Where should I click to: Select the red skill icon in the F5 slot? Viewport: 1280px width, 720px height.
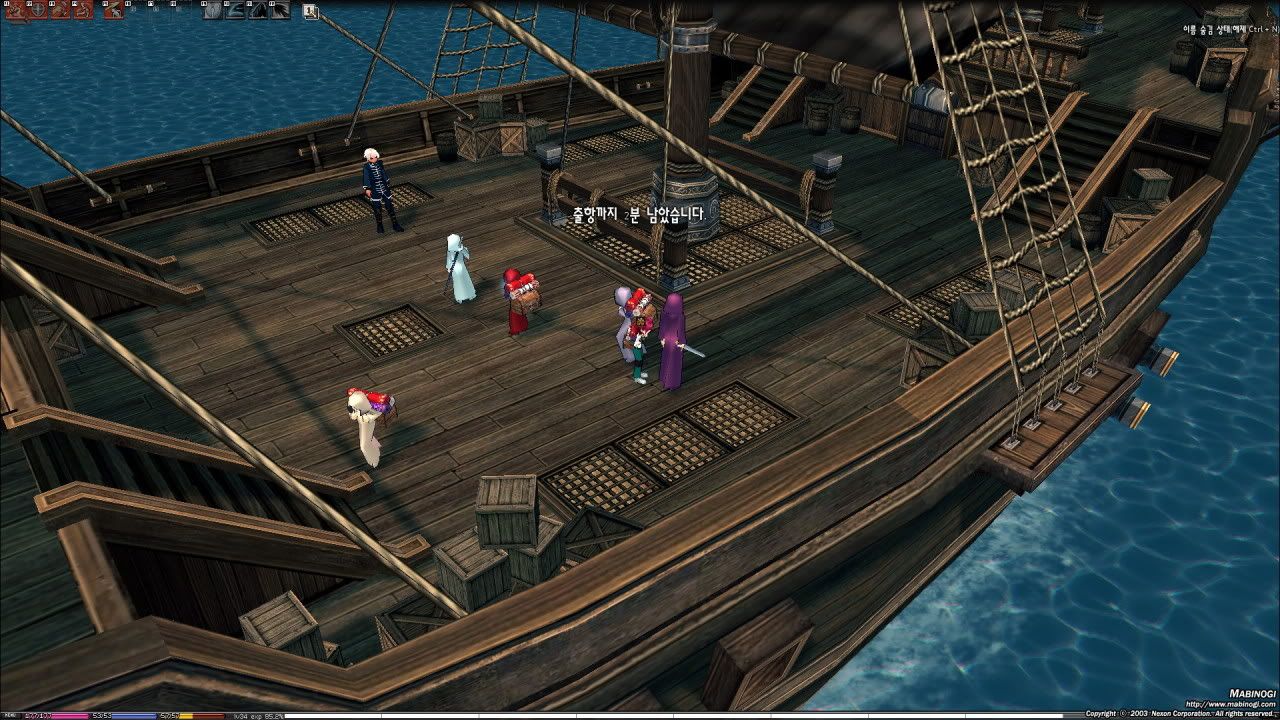(113, 11)
